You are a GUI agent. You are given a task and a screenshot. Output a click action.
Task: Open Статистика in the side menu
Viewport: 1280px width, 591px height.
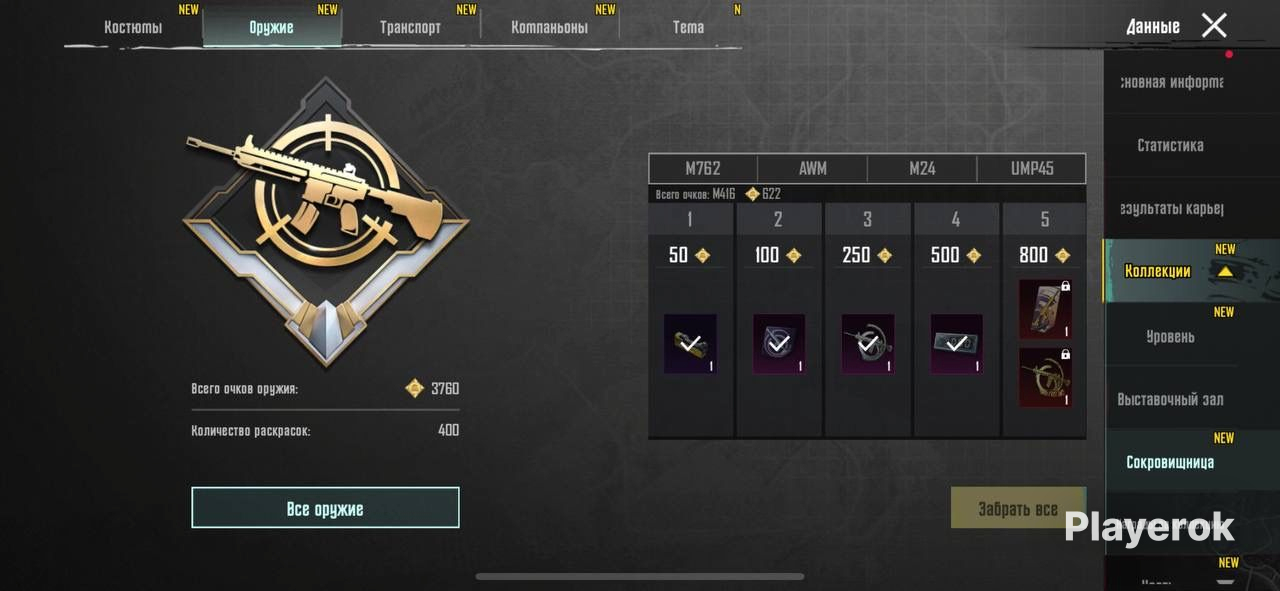point(1170,145)
